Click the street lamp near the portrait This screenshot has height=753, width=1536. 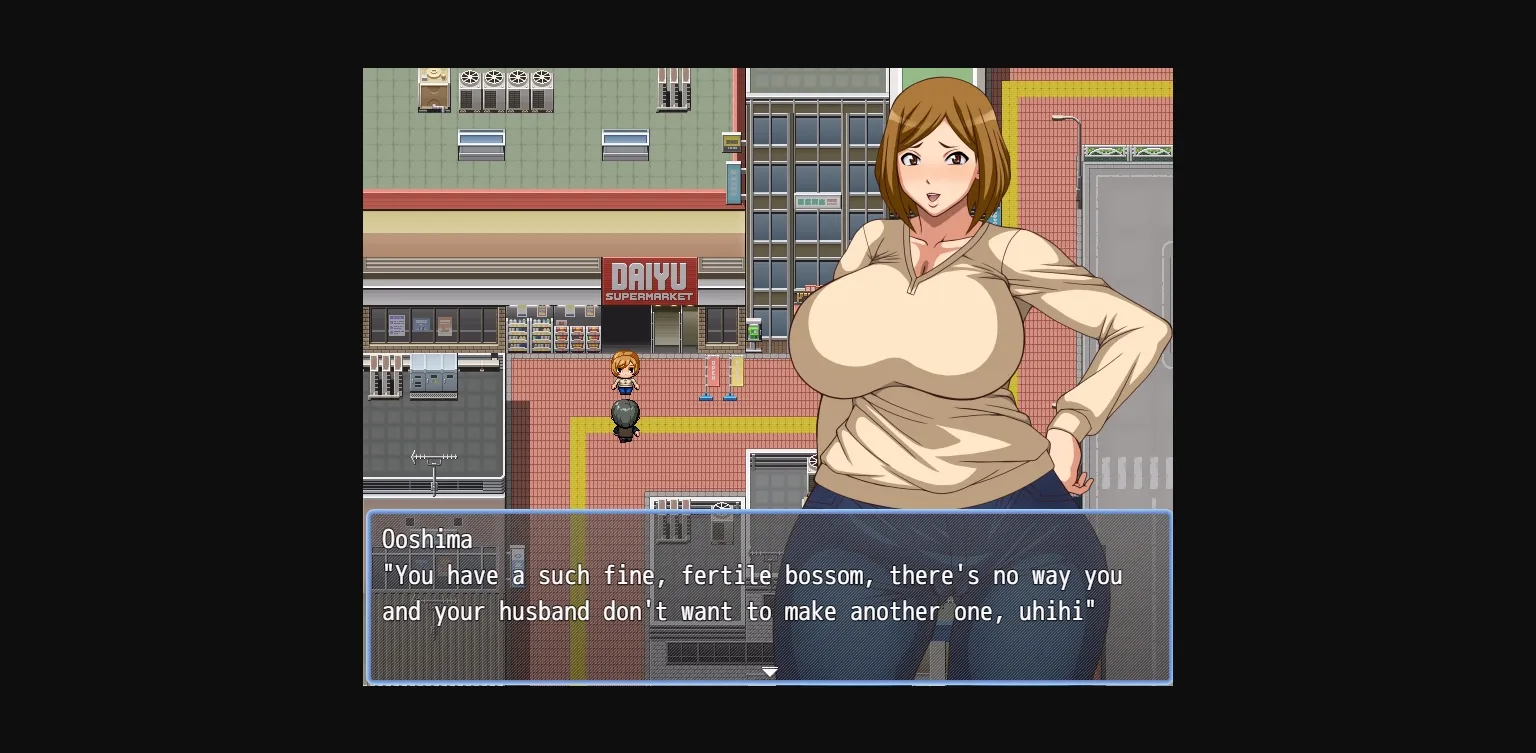(x=1063, y=118)
